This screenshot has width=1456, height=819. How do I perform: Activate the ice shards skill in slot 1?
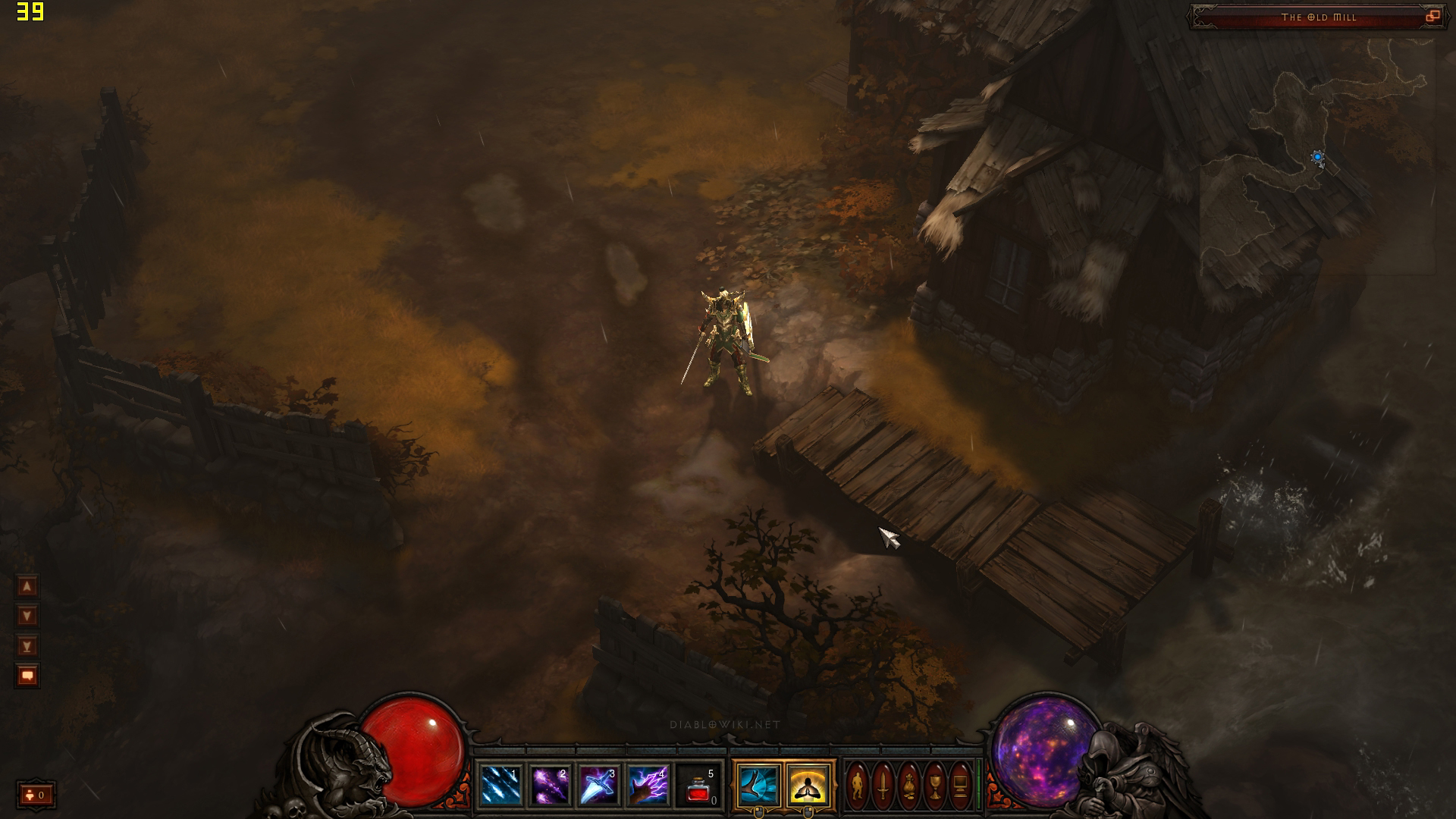click(500, 786)
